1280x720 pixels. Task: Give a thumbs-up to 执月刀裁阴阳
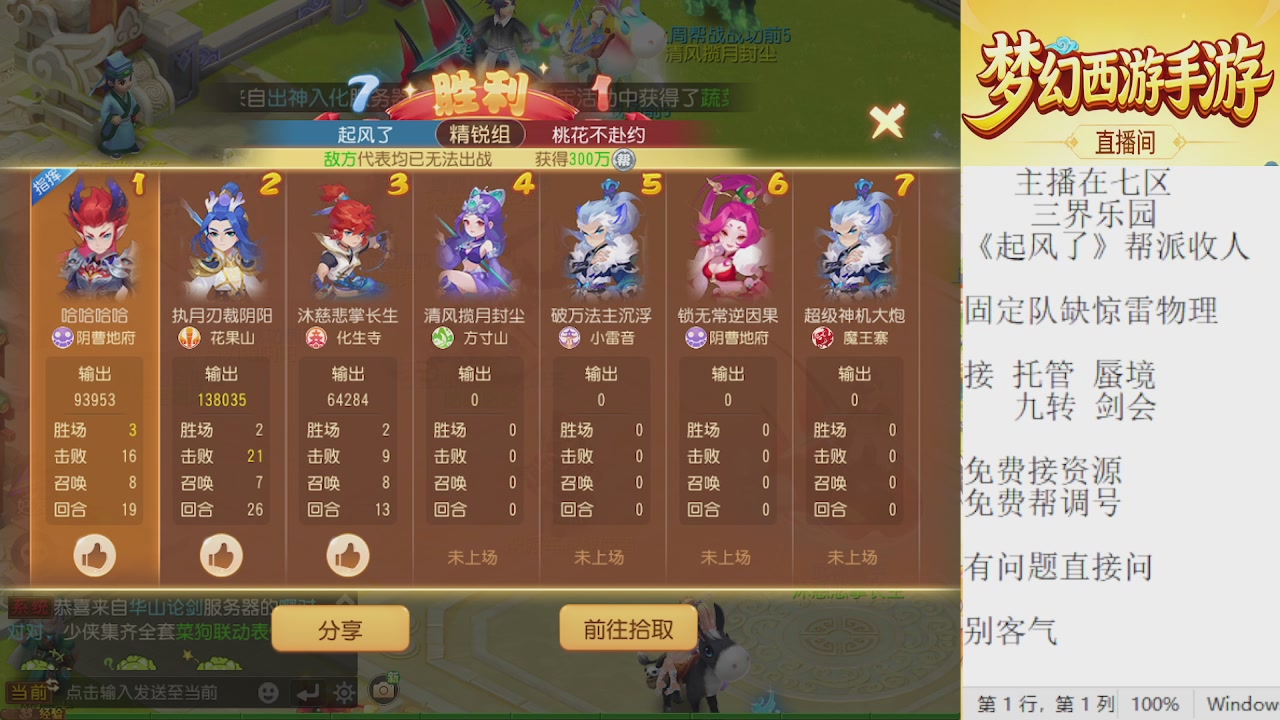point(221,556)
